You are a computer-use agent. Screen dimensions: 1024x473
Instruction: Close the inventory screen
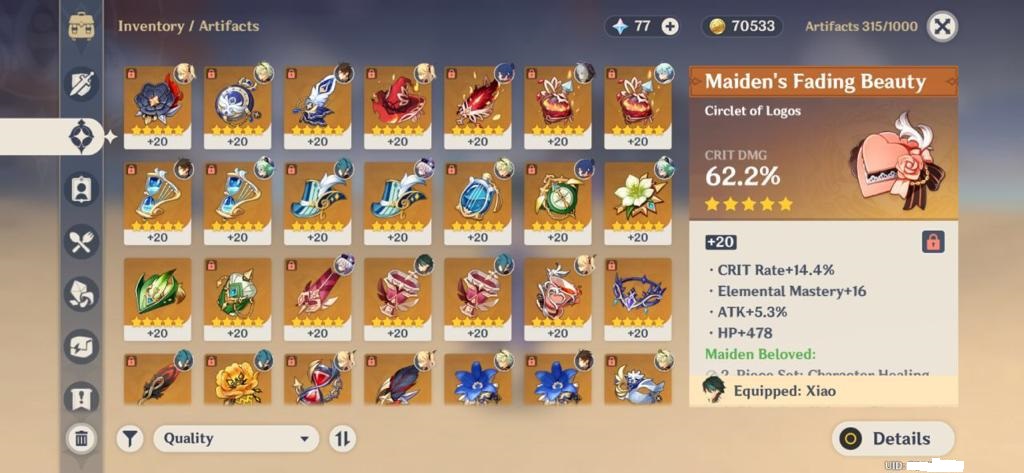942,27
